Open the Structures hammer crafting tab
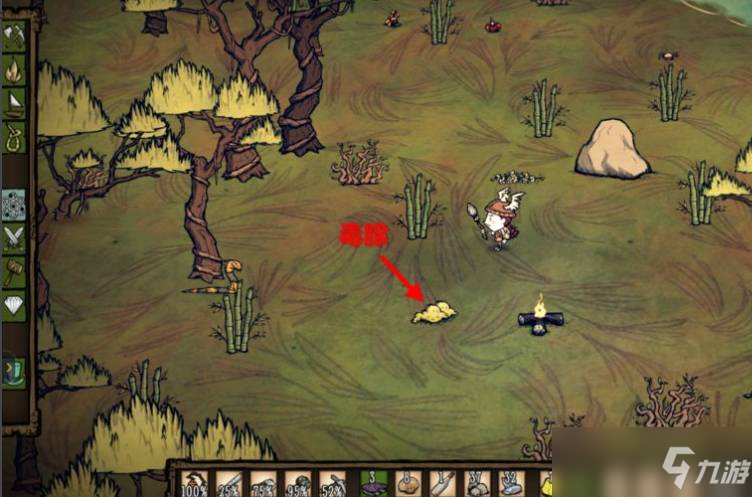 pos(14,270)
